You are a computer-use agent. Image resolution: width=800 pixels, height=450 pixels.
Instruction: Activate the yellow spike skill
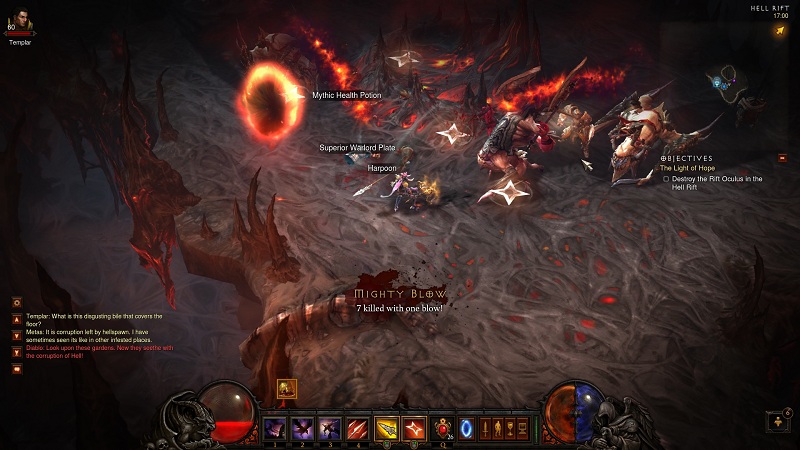click(x=386, y=428)
